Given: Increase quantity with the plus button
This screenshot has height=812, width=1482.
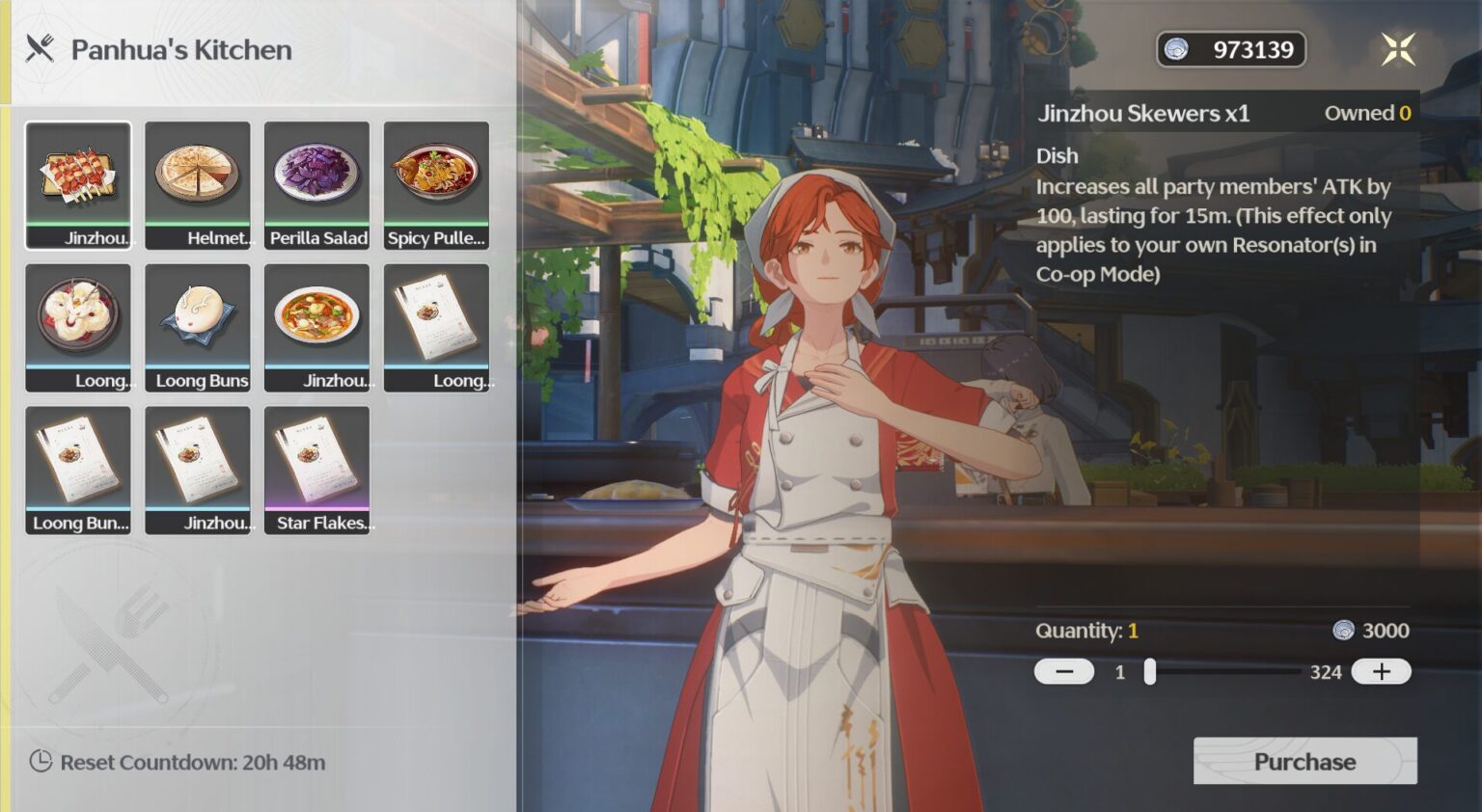Looking at the screenshot, I should click(x=1381, y=671).
